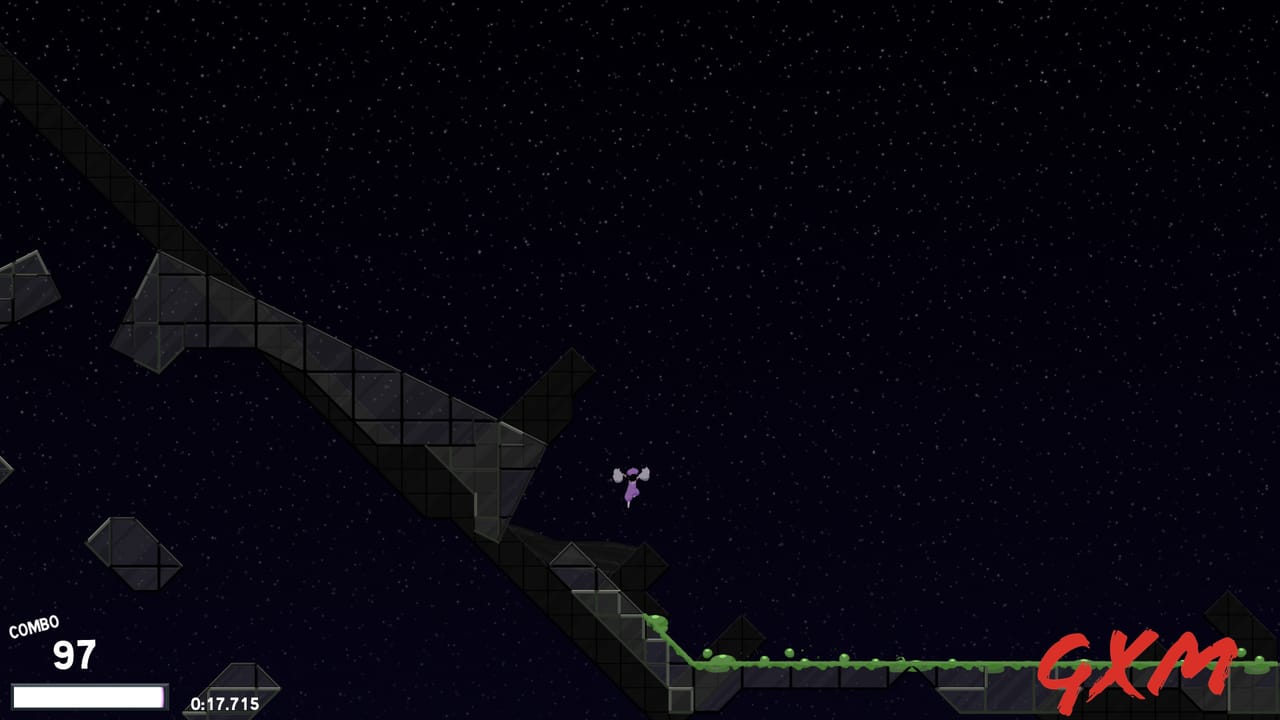Click the slime-covered corner where the platform bends

pyautogui.click(x=690, y=660)
